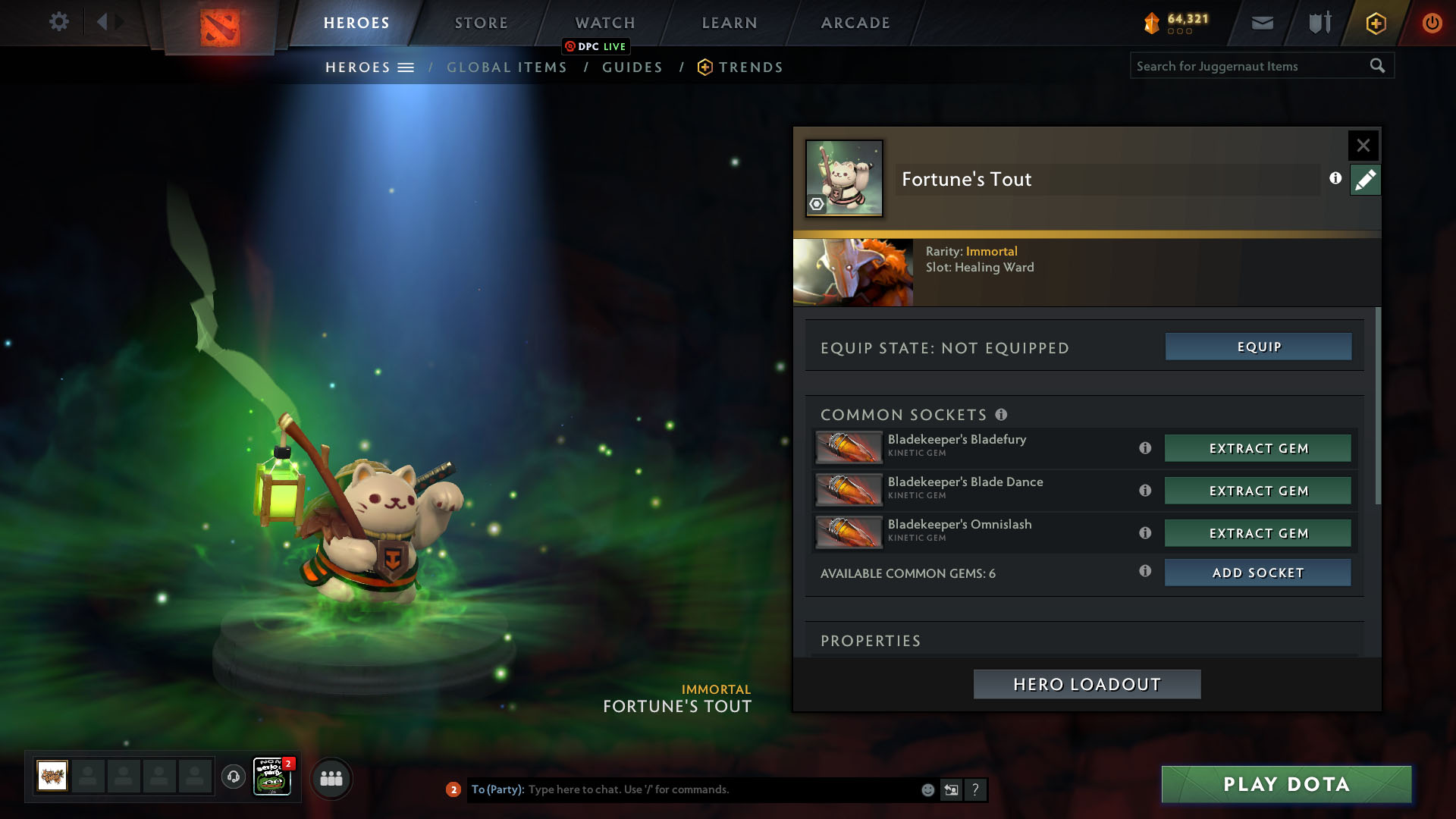Go to the Learn tab
This screenshot has width=1456, height=819.
730,23
